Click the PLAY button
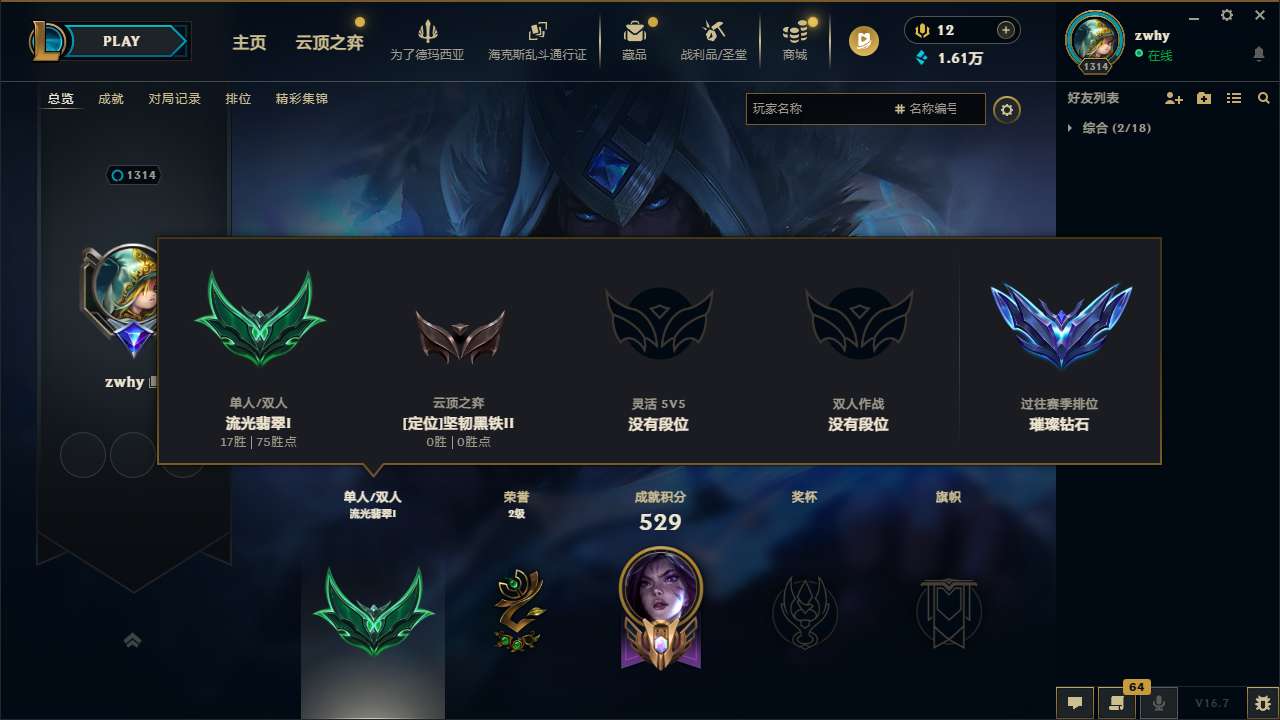Image resolution: width=1280 pixels, height=720 pixels. coord(122,41)
